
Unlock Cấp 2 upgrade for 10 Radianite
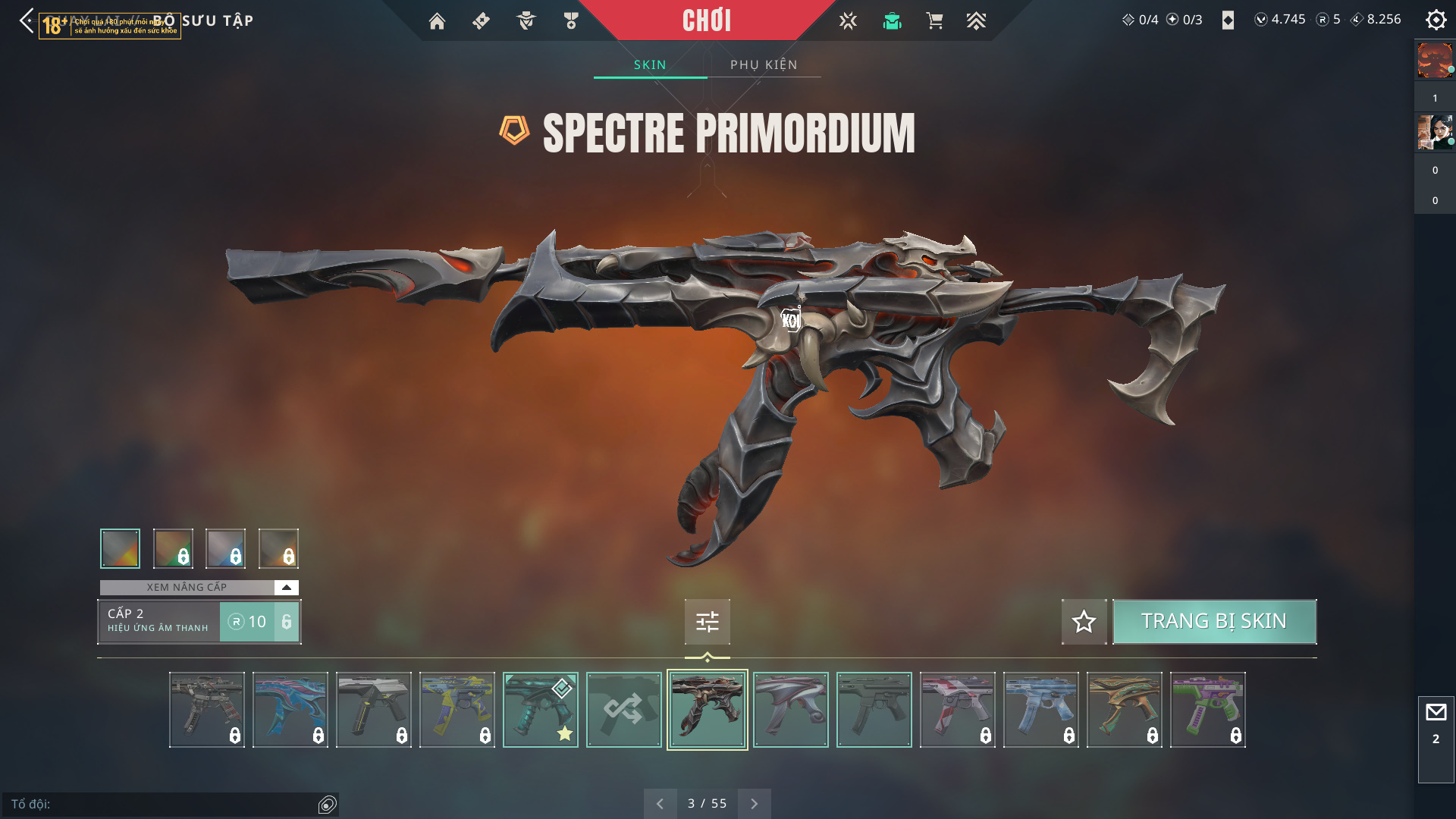click(x=259, y=622)
